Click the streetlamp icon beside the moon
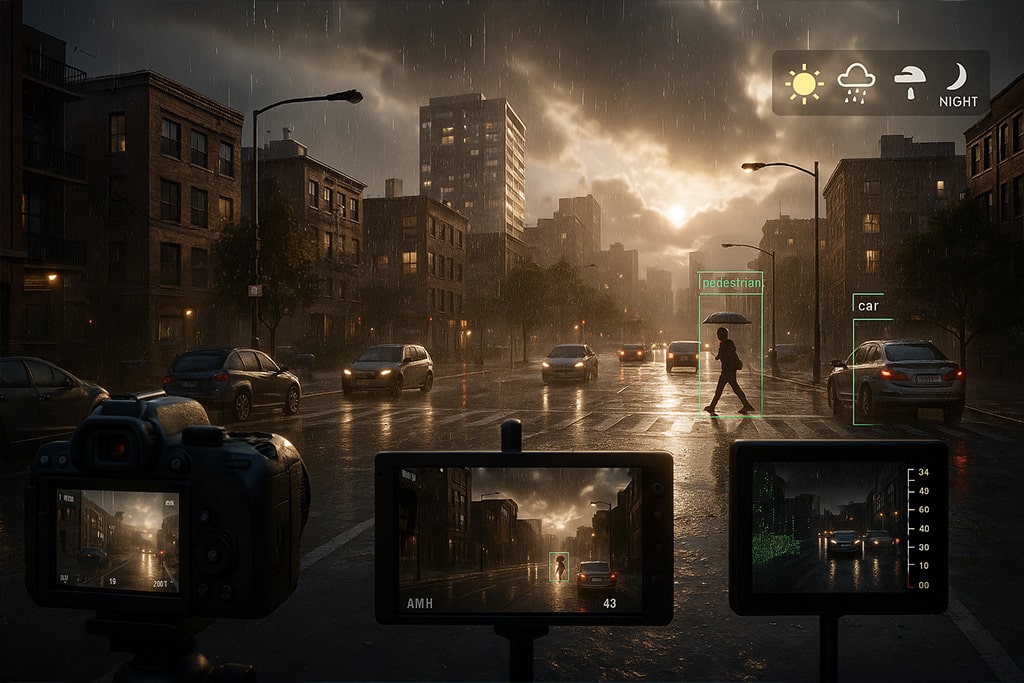 point(909,83)
